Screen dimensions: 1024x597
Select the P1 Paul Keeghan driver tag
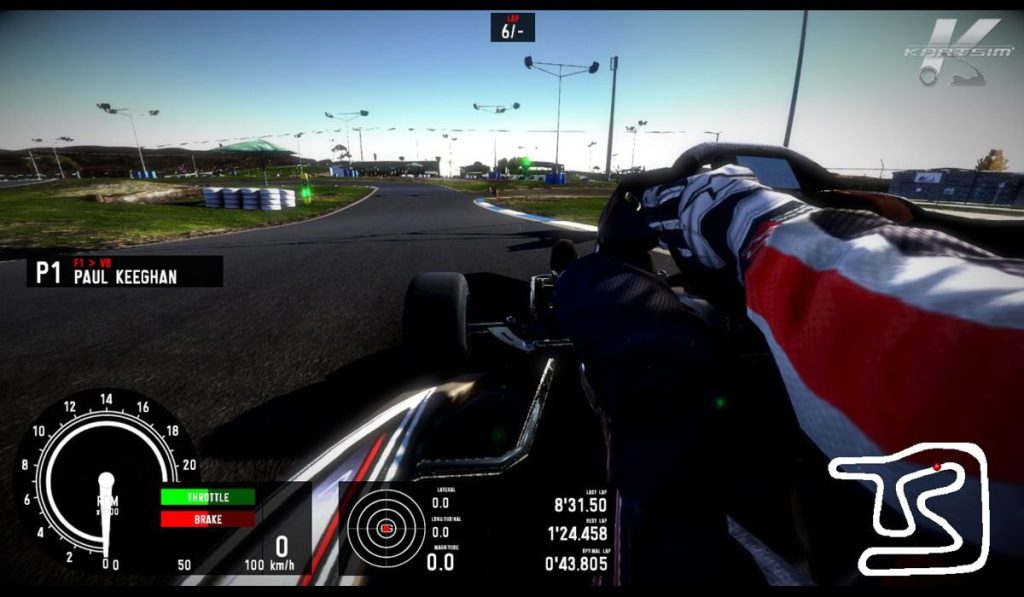[125, 272]
